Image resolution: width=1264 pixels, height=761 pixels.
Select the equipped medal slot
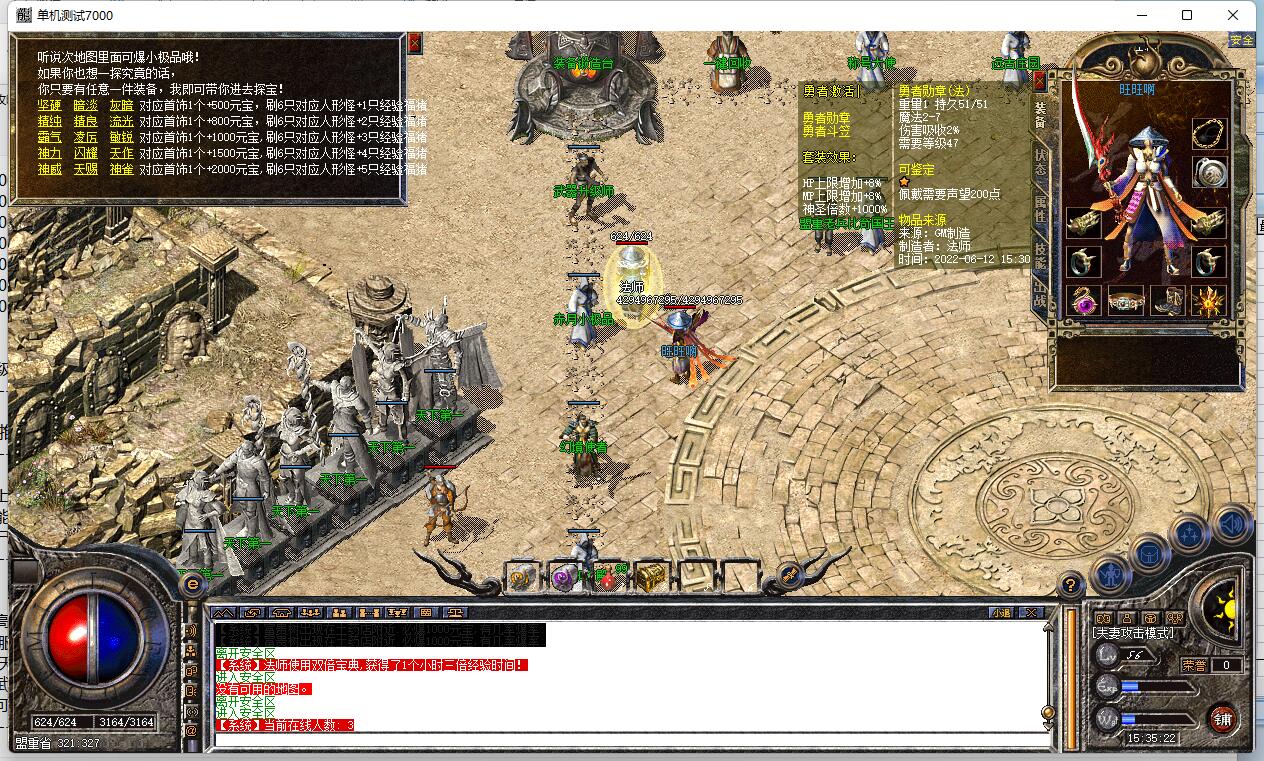(1210, 172)
